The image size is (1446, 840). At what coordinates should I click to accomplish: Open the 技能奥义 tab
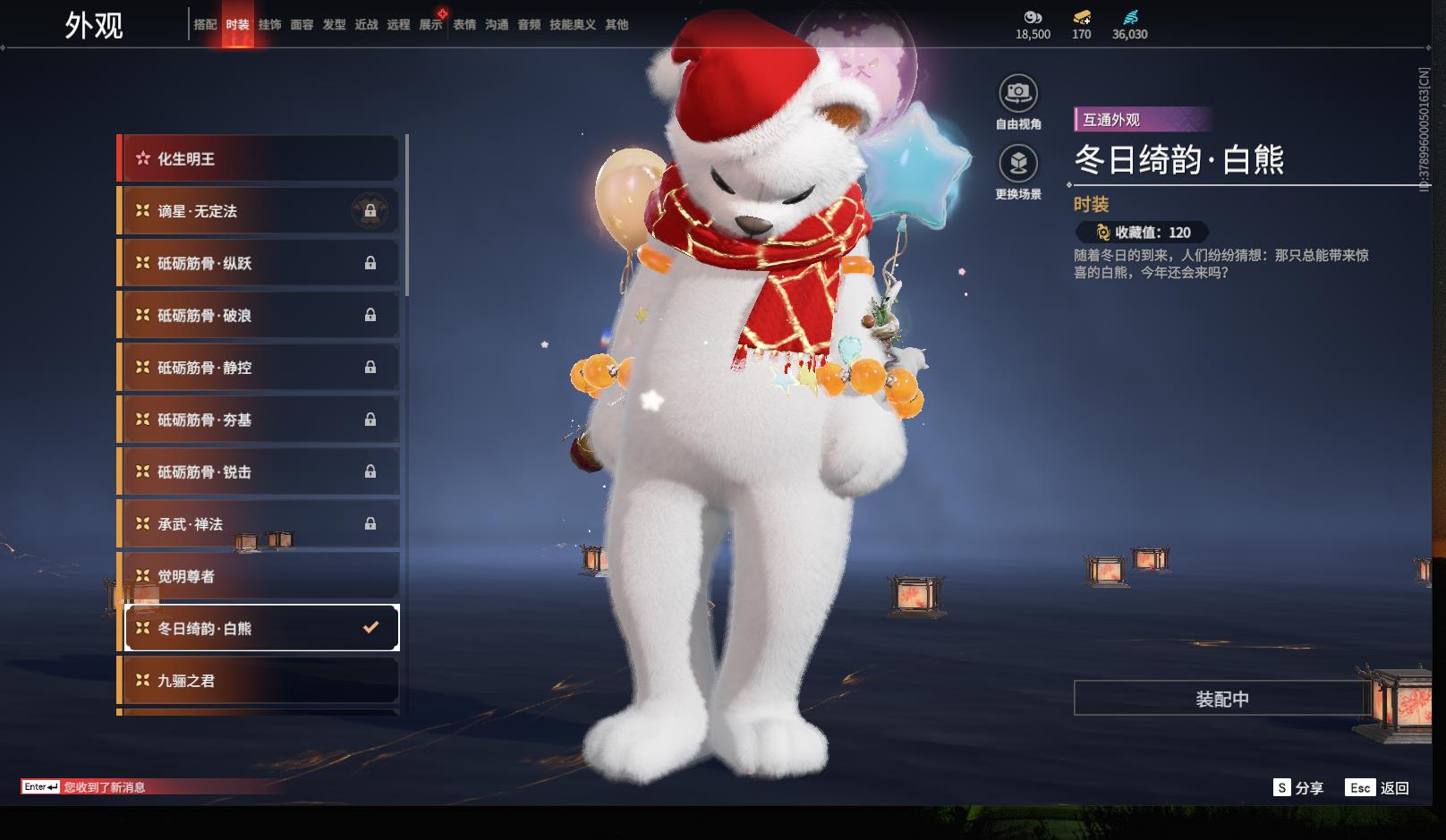click(x=572, y=25)
